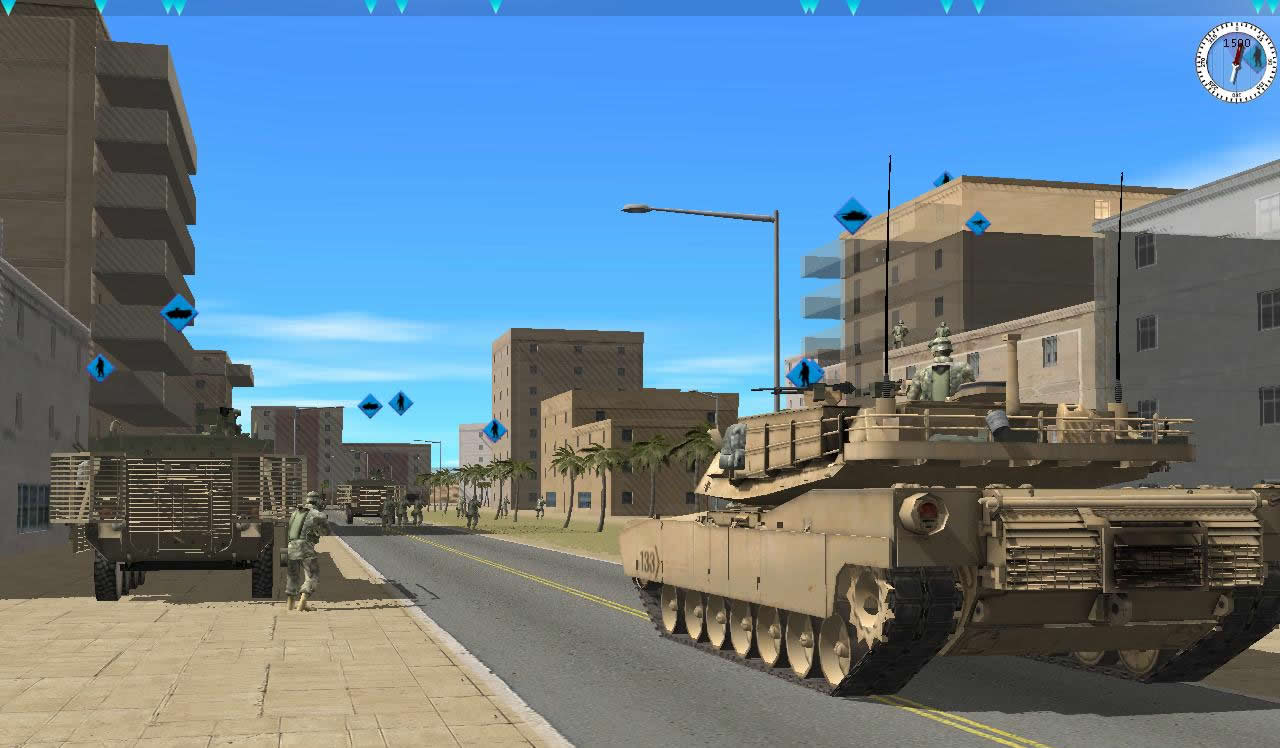Select the infantry diamond marker on the left building
Screen dimensions: 1280x748
(x=102, y=366)
